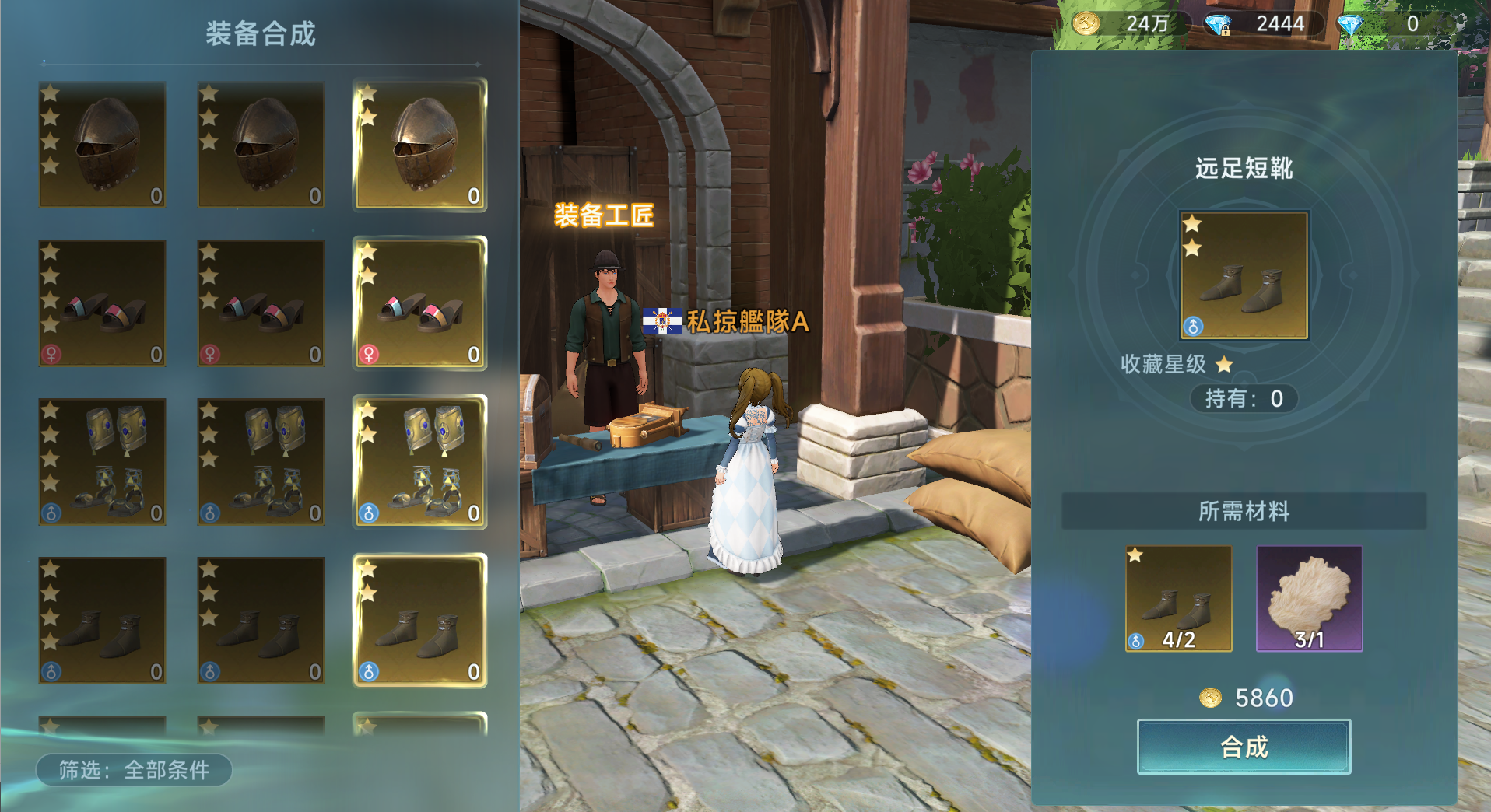Select the four-star jeweled gauntlets set
This screenshot has width=1491, height=812.
click(103, 462)
